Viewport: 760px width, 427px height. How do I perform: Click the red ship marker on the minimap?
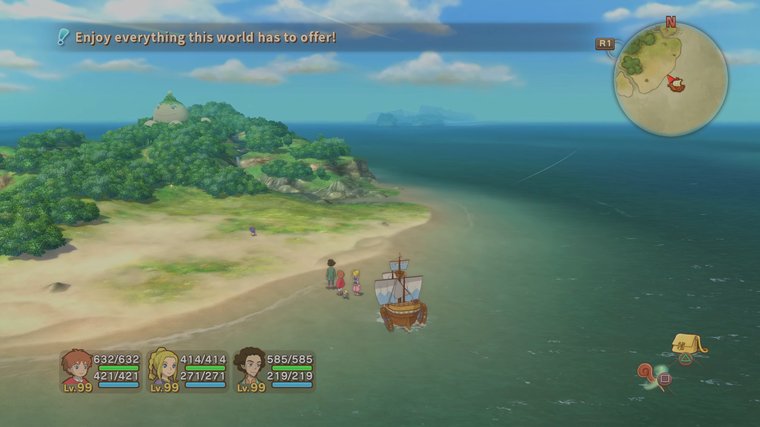tap(675, 82)
